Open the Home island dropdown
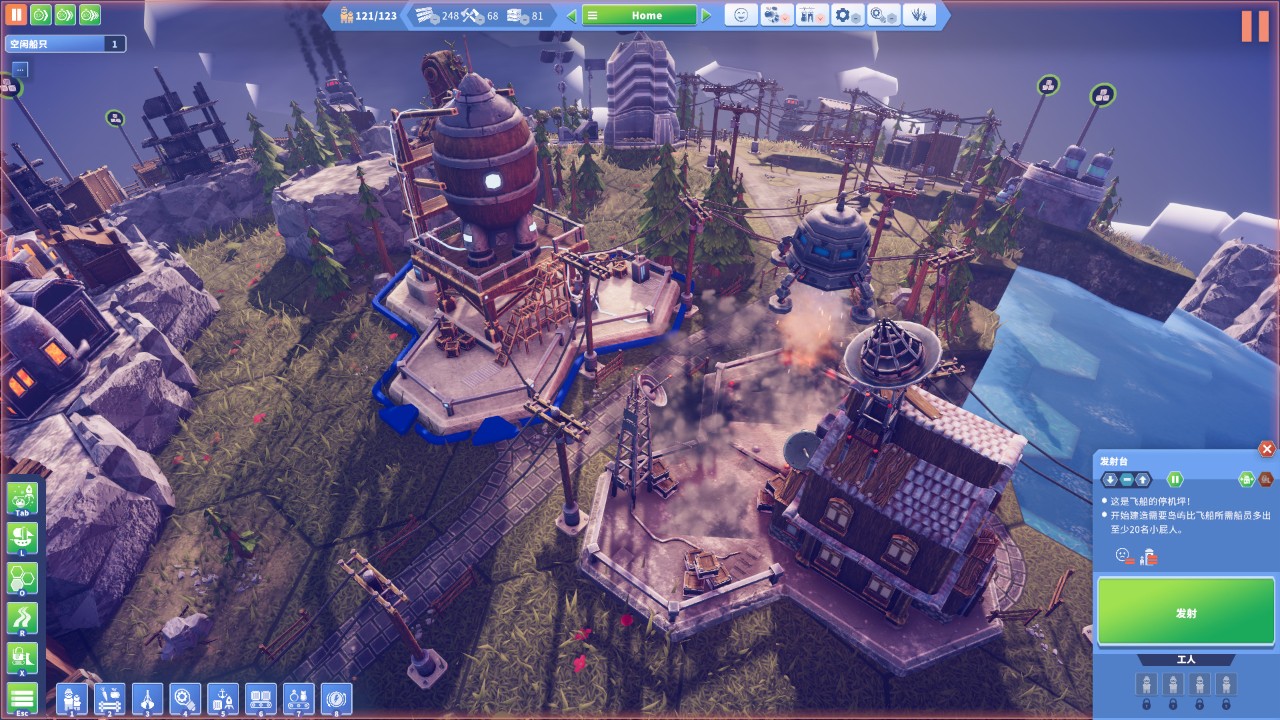 click(639, 15)
